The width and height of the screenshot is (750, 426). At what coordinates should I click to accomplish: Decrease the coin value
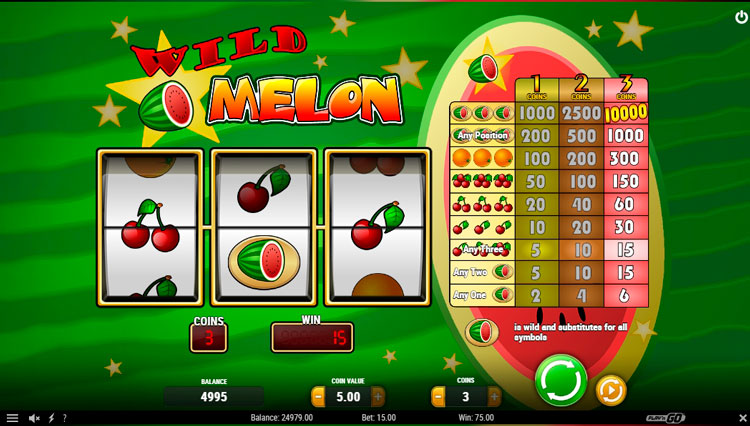tap(318, 397)
